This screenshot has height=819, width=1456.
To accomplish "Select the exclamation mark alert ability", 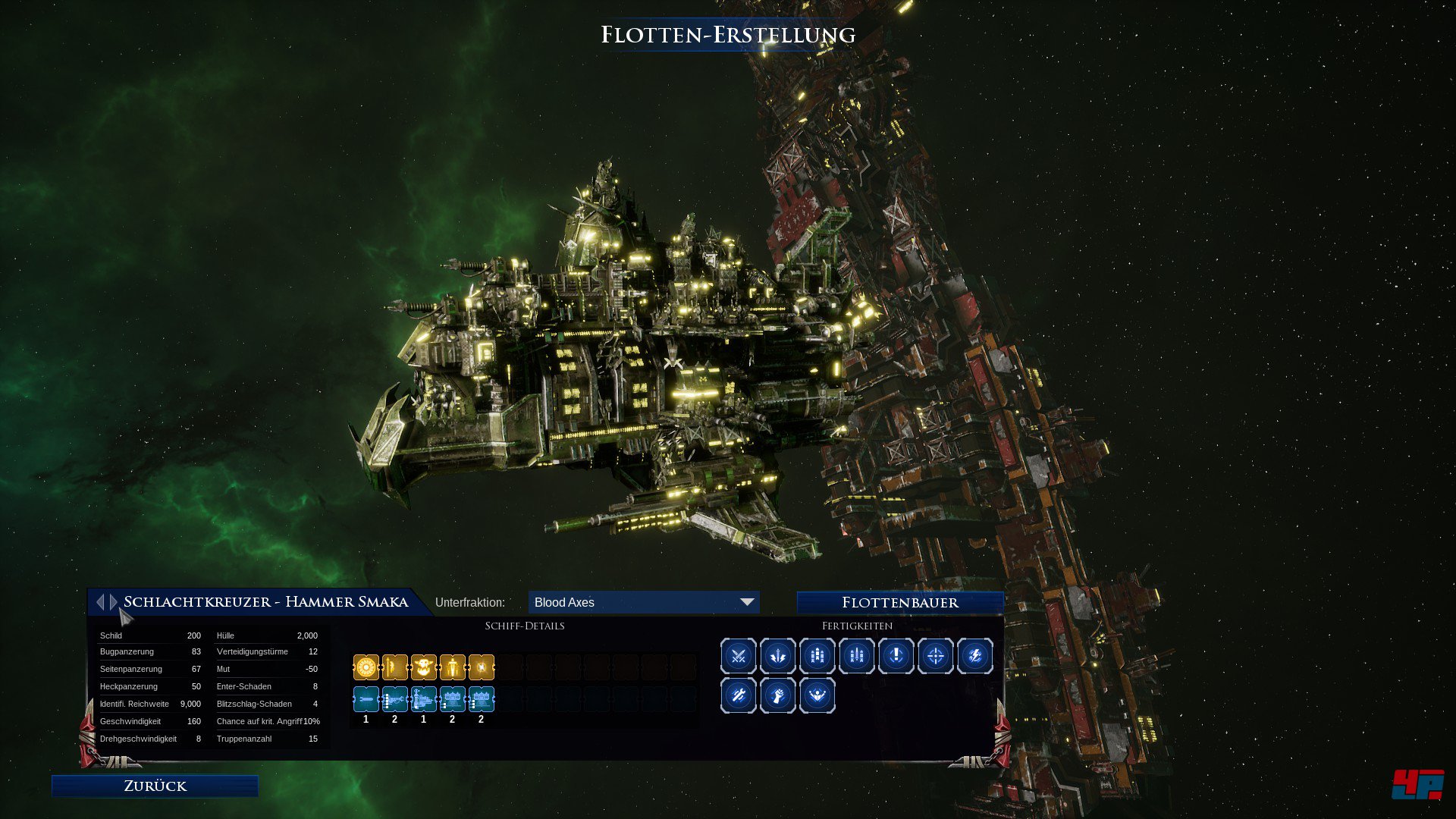I will pos(896,656).
